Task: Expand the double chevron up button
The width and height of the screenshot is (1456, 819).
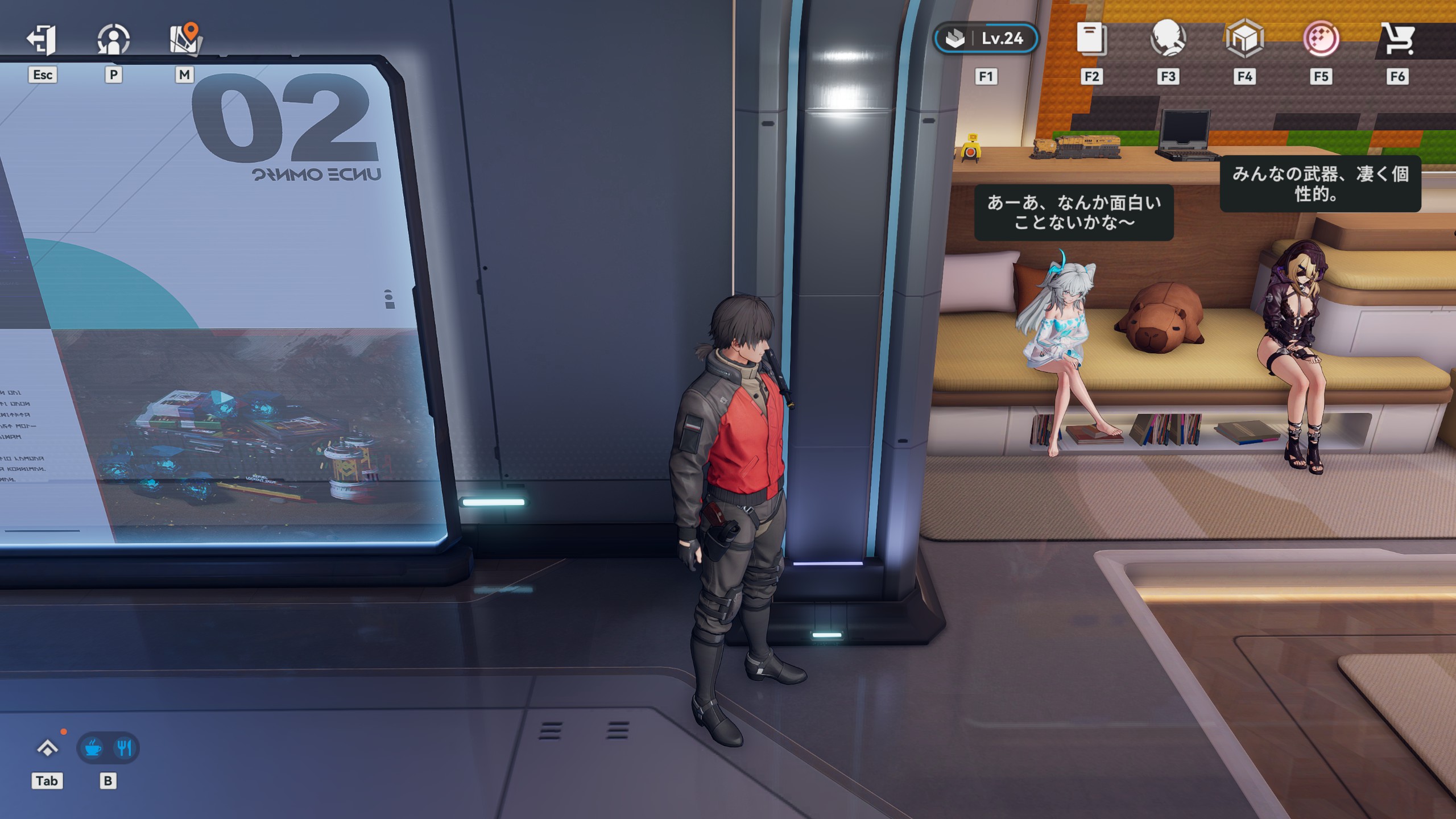Action: (47, 748)
